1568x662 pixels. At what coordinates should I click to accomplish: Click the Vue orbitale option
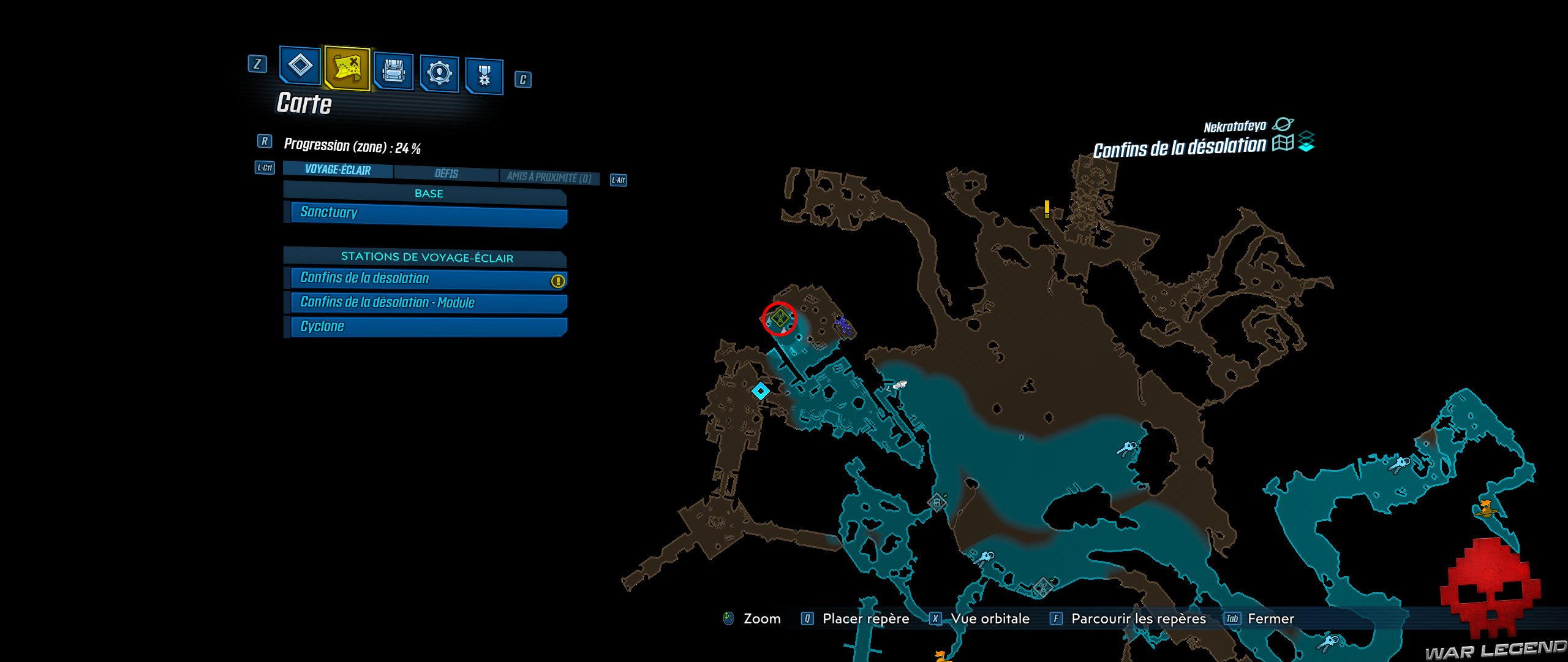pyautogui.click(x=991, y=619)
